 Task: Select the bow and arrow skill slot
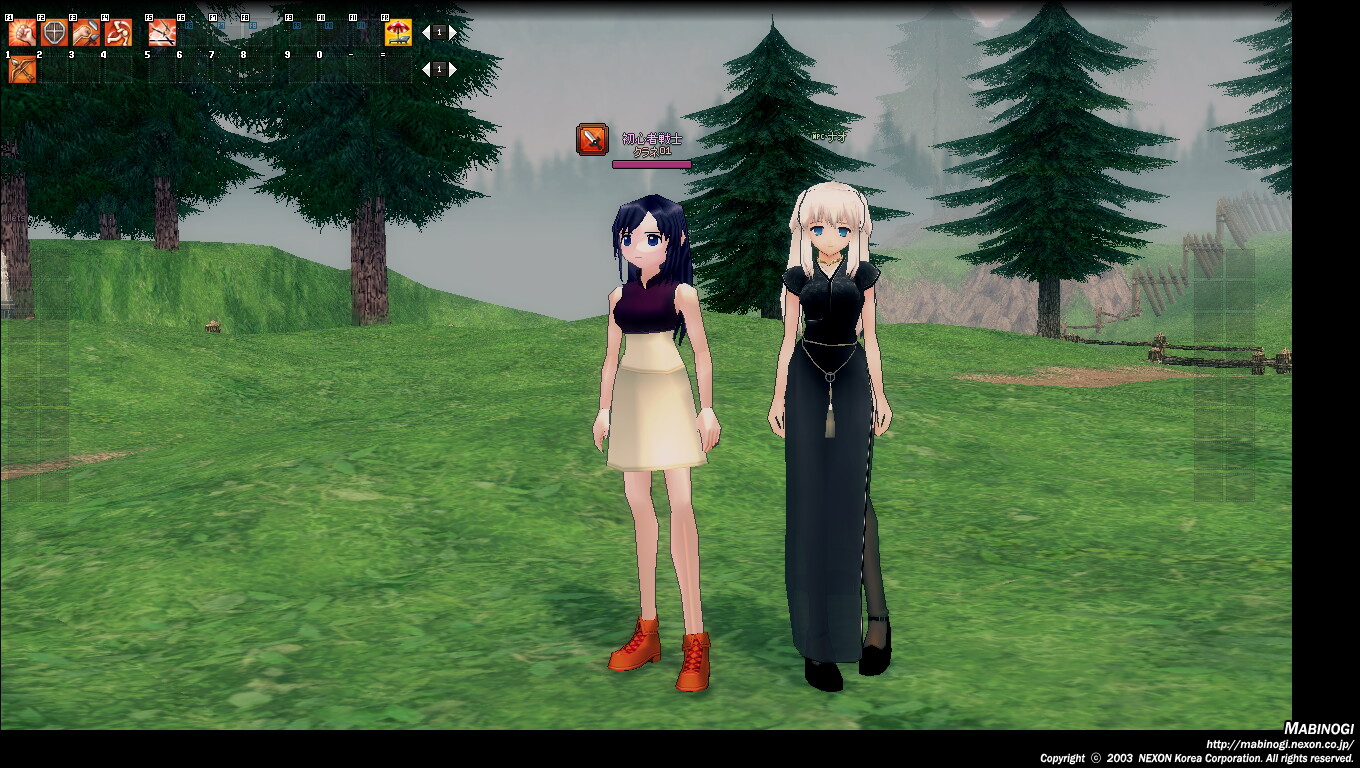point(22,70)
